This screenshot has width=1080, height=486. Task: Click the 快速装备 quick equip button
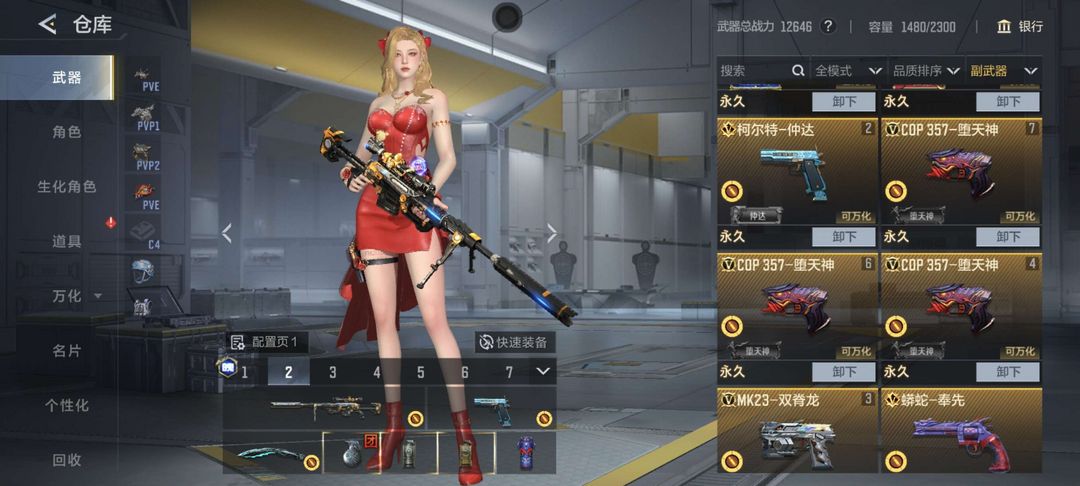pyautogui.click(x=514, y=342)
